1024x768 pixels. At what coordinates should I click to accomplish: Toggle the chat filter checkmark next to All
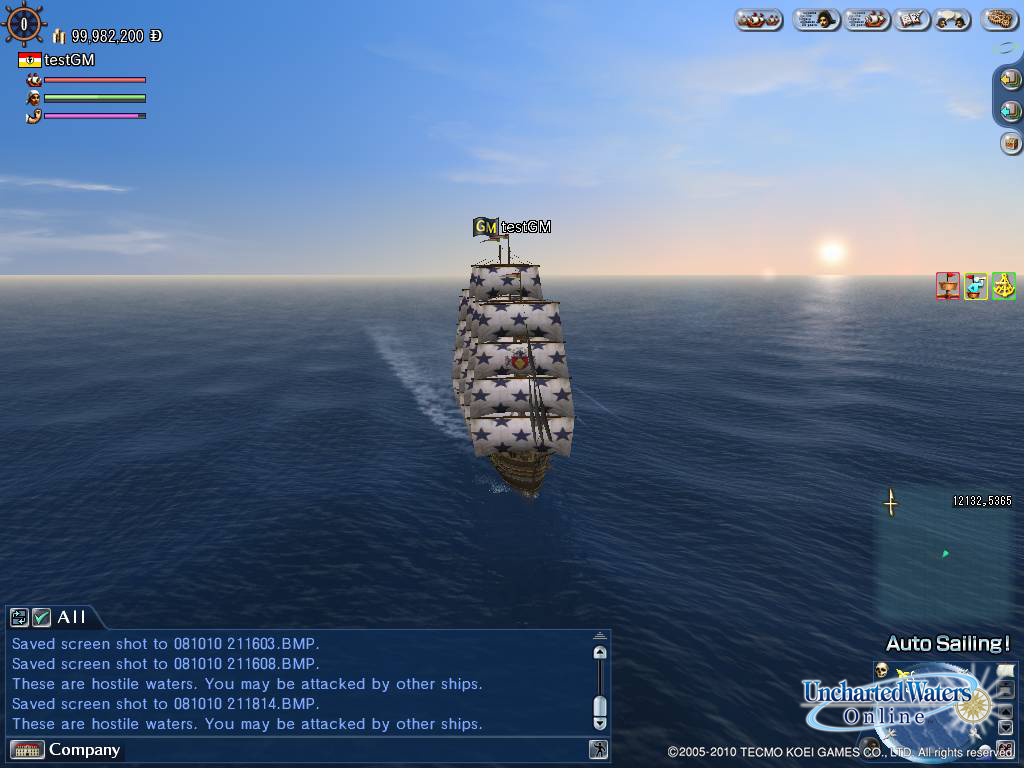click(x=41, y=617)
